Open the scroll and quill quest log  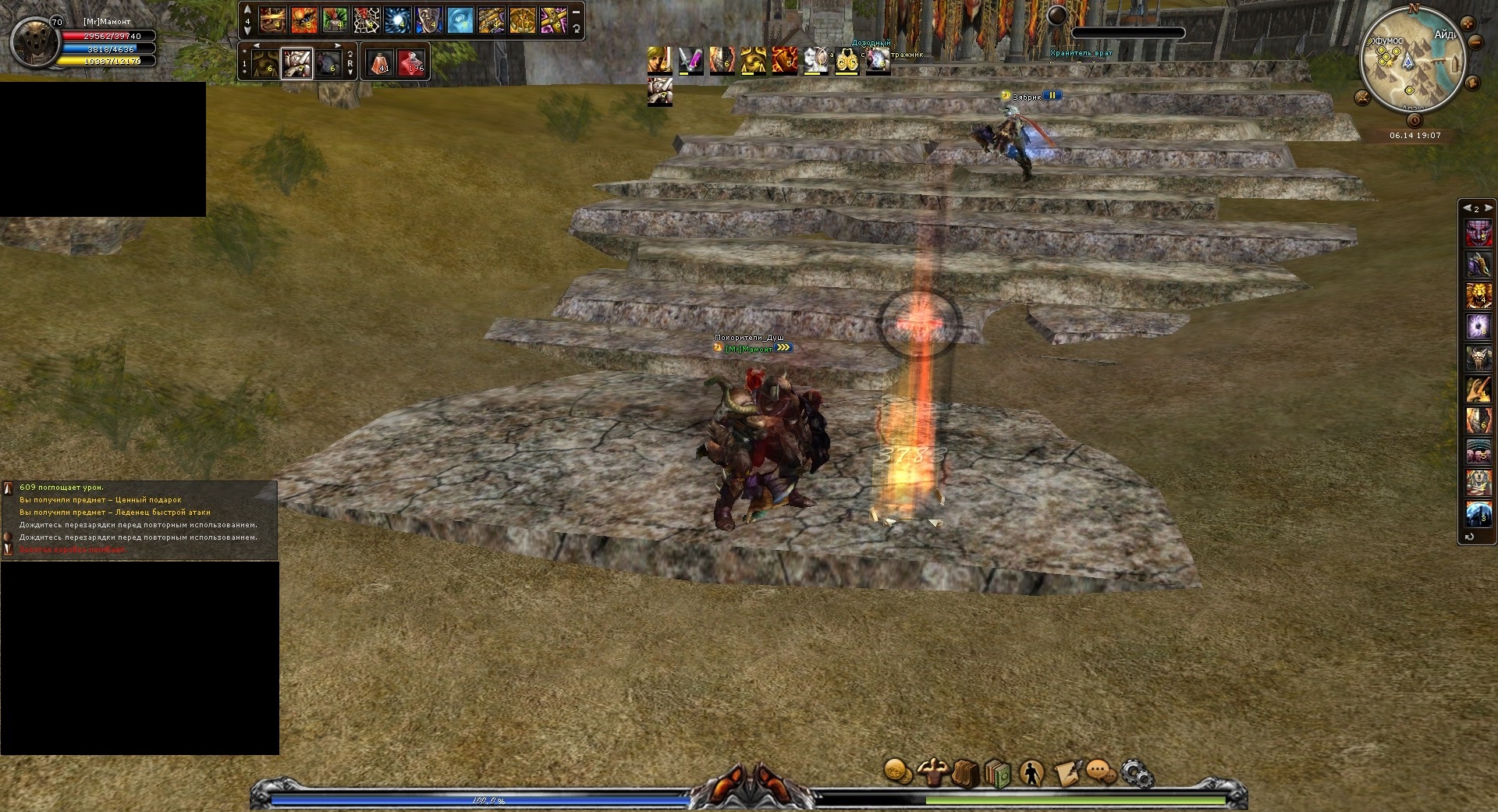(x=1067, y=773)
